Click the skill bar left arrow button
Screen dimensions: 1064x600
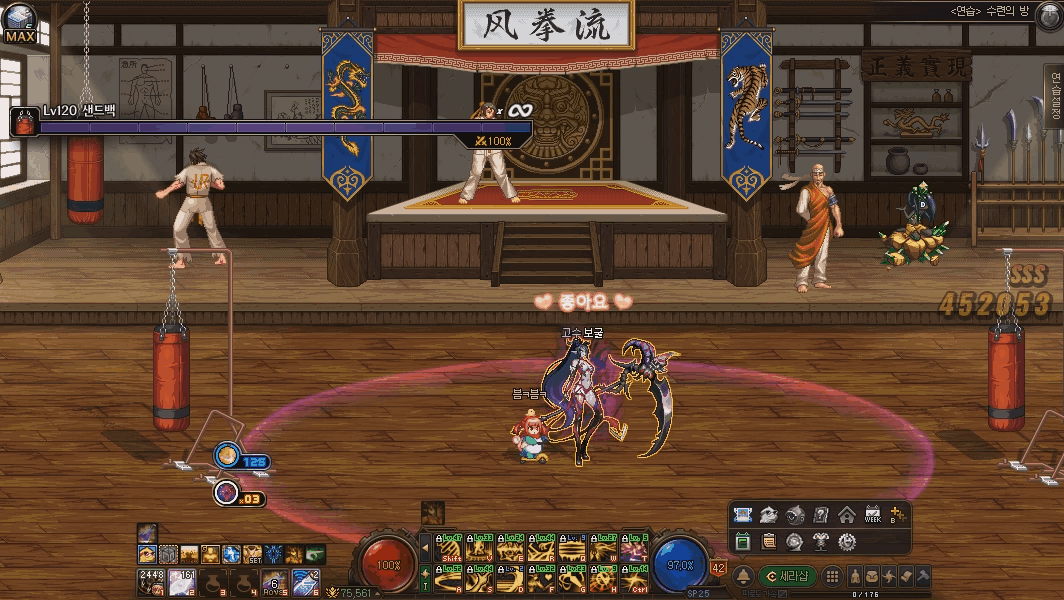click(x=425, y=547)
